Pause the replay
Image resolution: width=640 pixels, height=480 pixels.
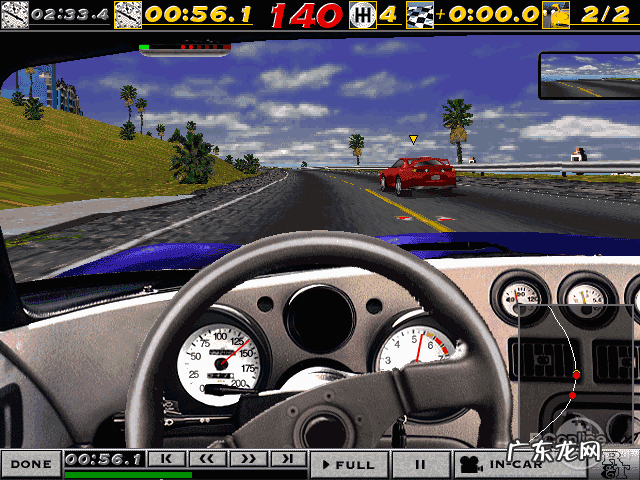420,464
